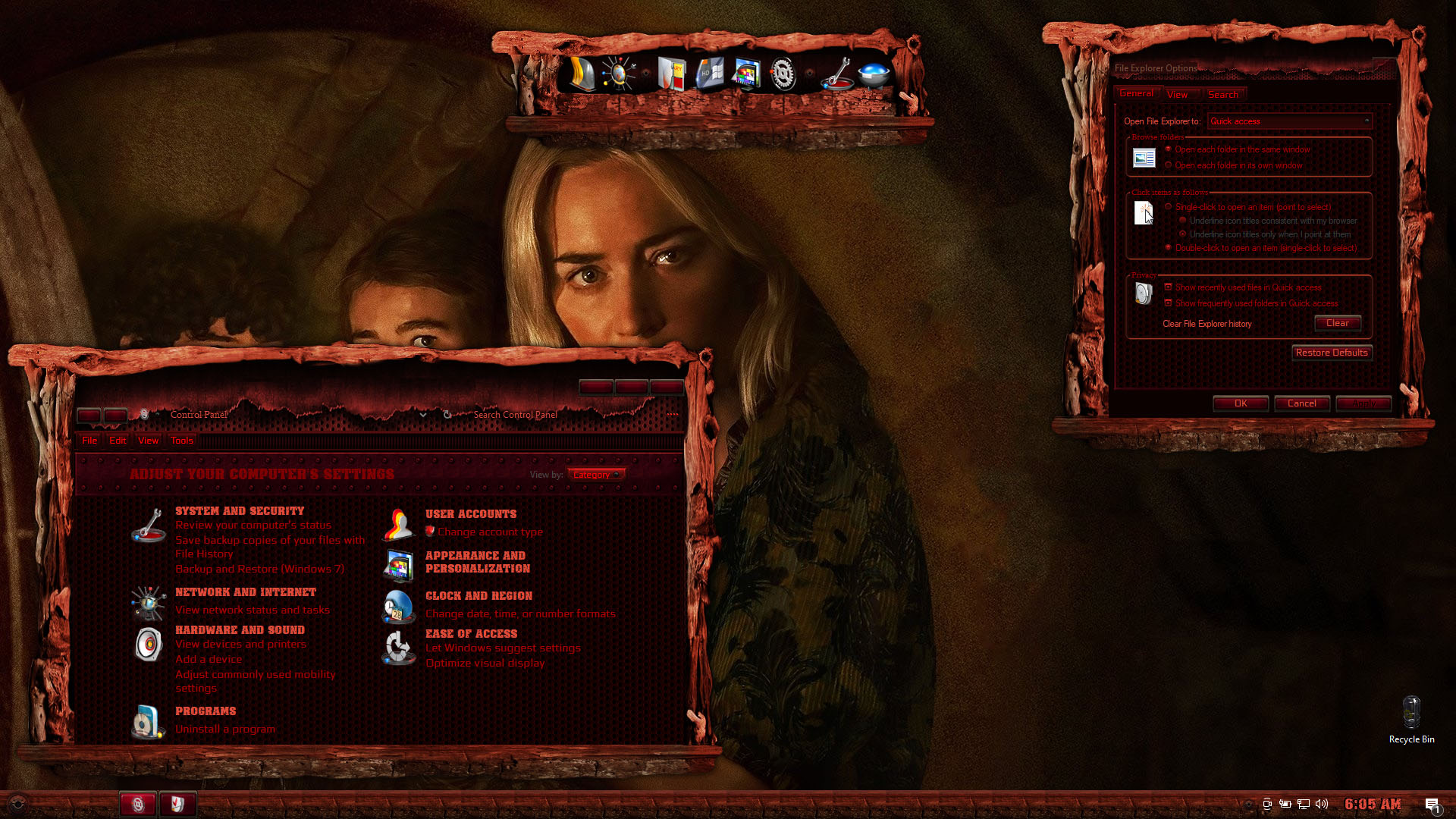
Task: Toggle show recently used files checkbox
Action: click(x=1169, y=287)
